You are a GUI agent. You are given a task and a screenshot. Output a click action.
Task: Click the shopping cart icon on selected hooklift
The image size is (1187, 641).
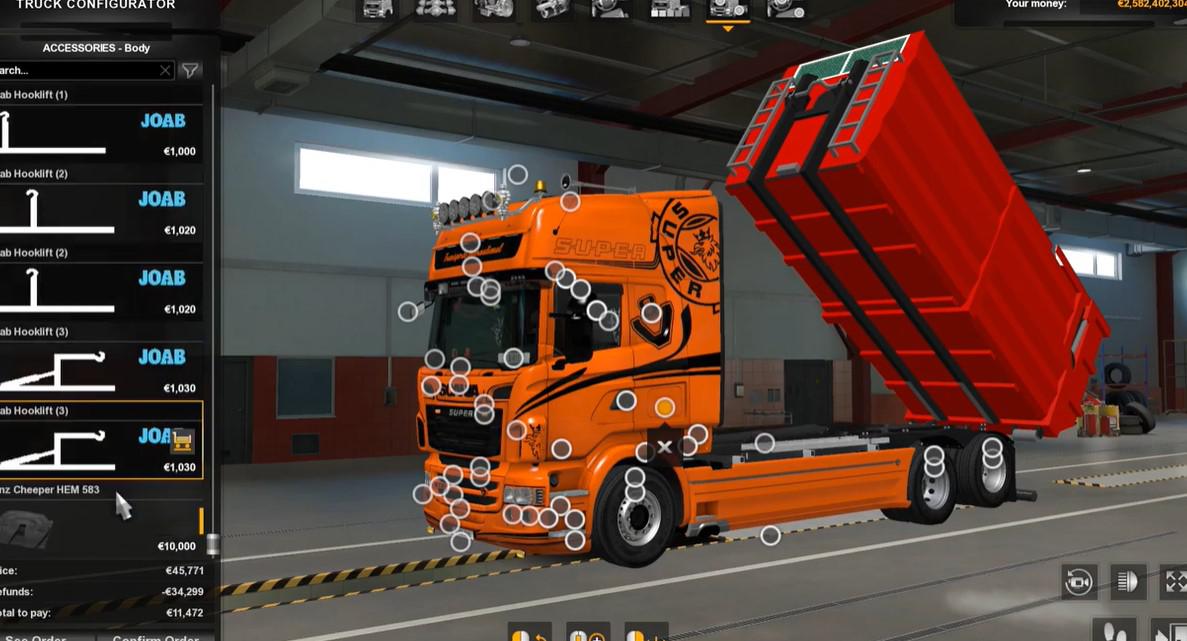(x=181, y=440)
